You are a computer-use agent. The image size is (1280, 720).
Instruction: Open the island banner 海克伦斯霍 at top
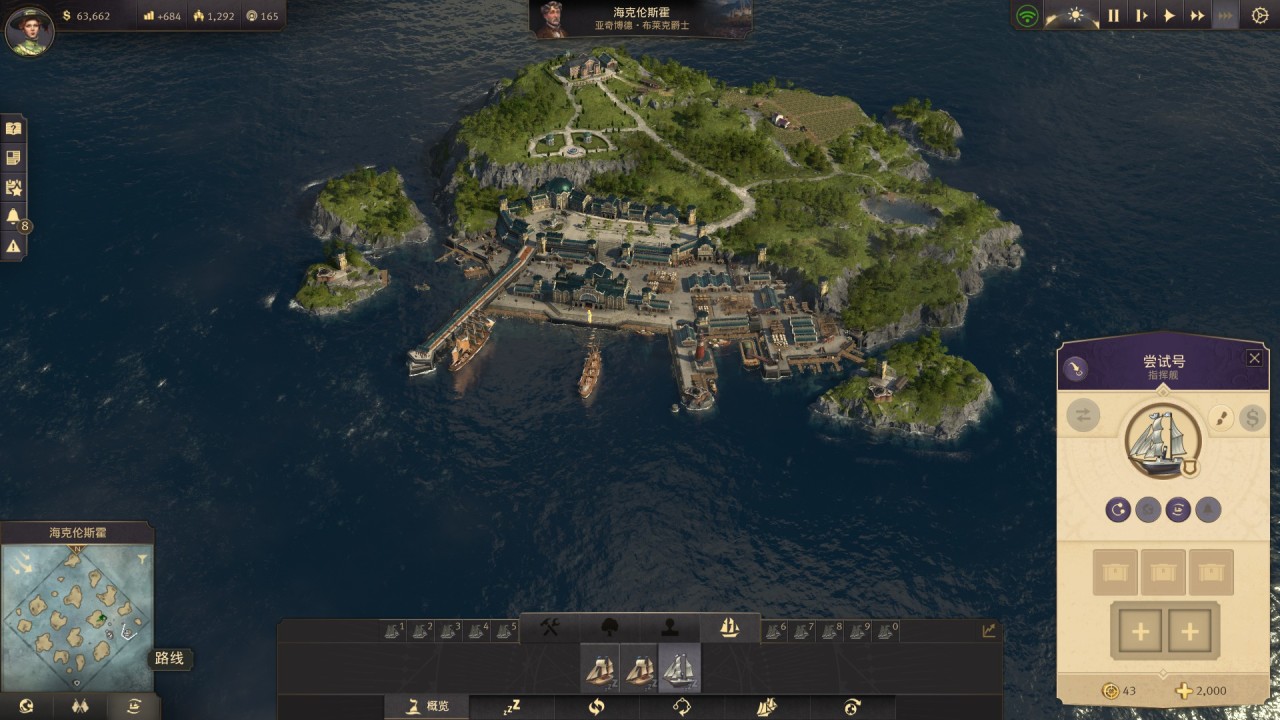641,19
